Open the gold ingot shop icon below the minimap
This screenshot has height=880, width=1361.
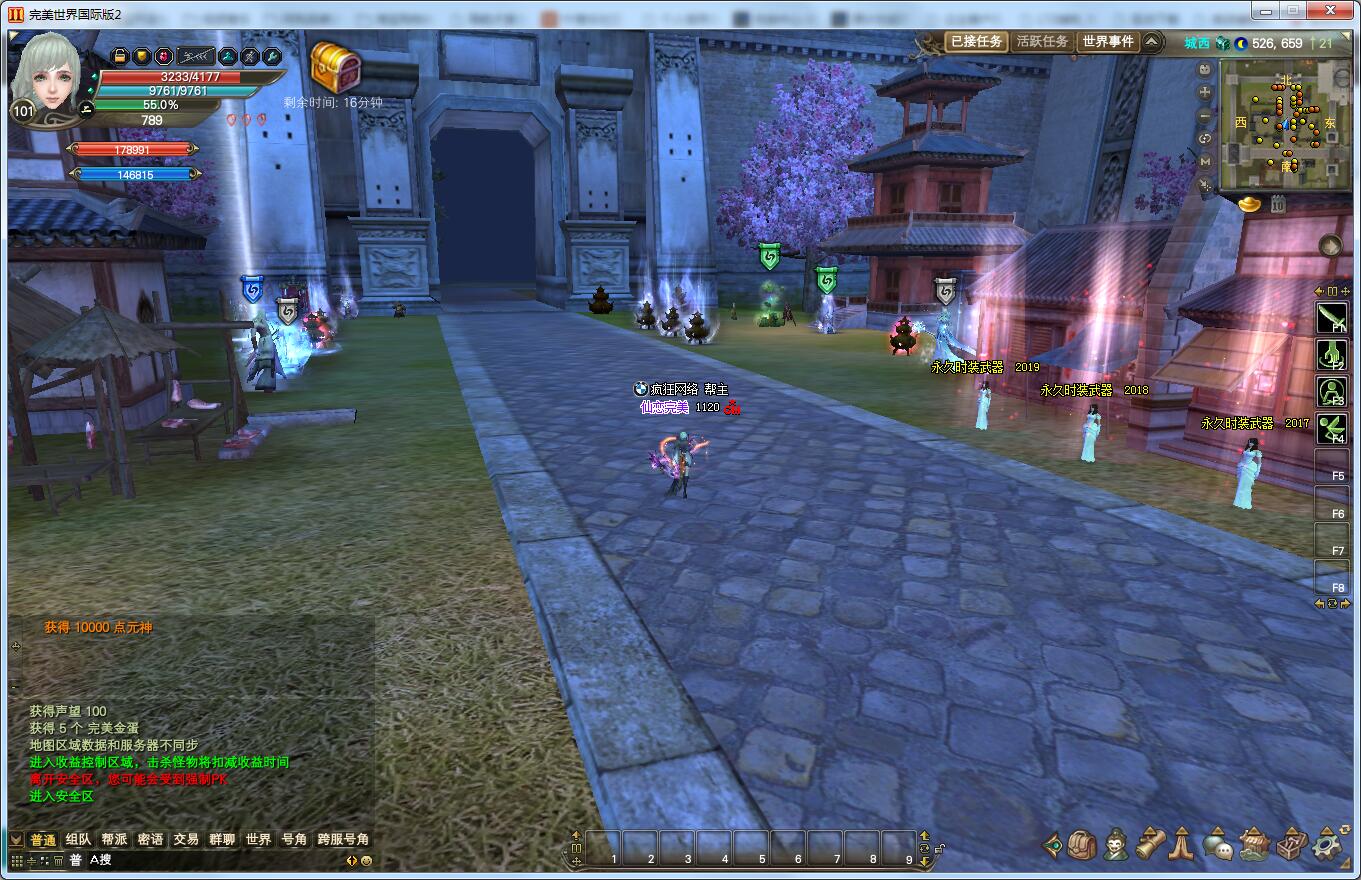point(1251,203)
